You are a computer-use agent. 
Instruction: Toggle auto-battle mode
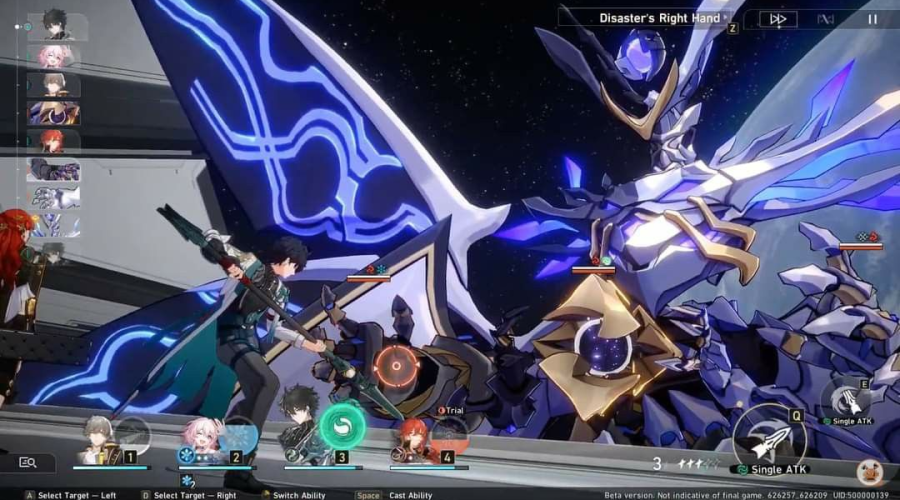[826, 18]
